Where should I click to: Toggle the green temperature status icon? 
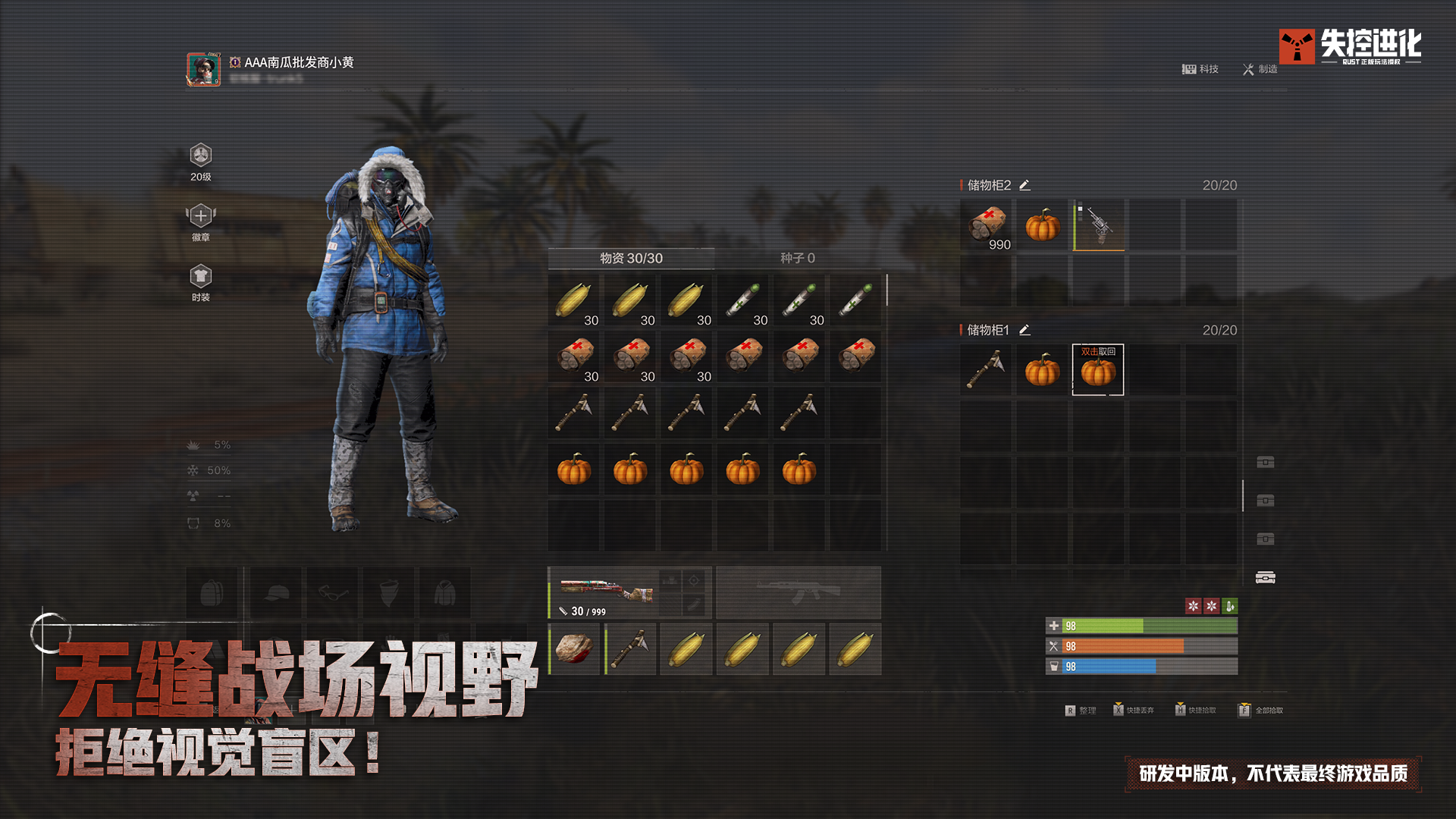point(1229,606)
